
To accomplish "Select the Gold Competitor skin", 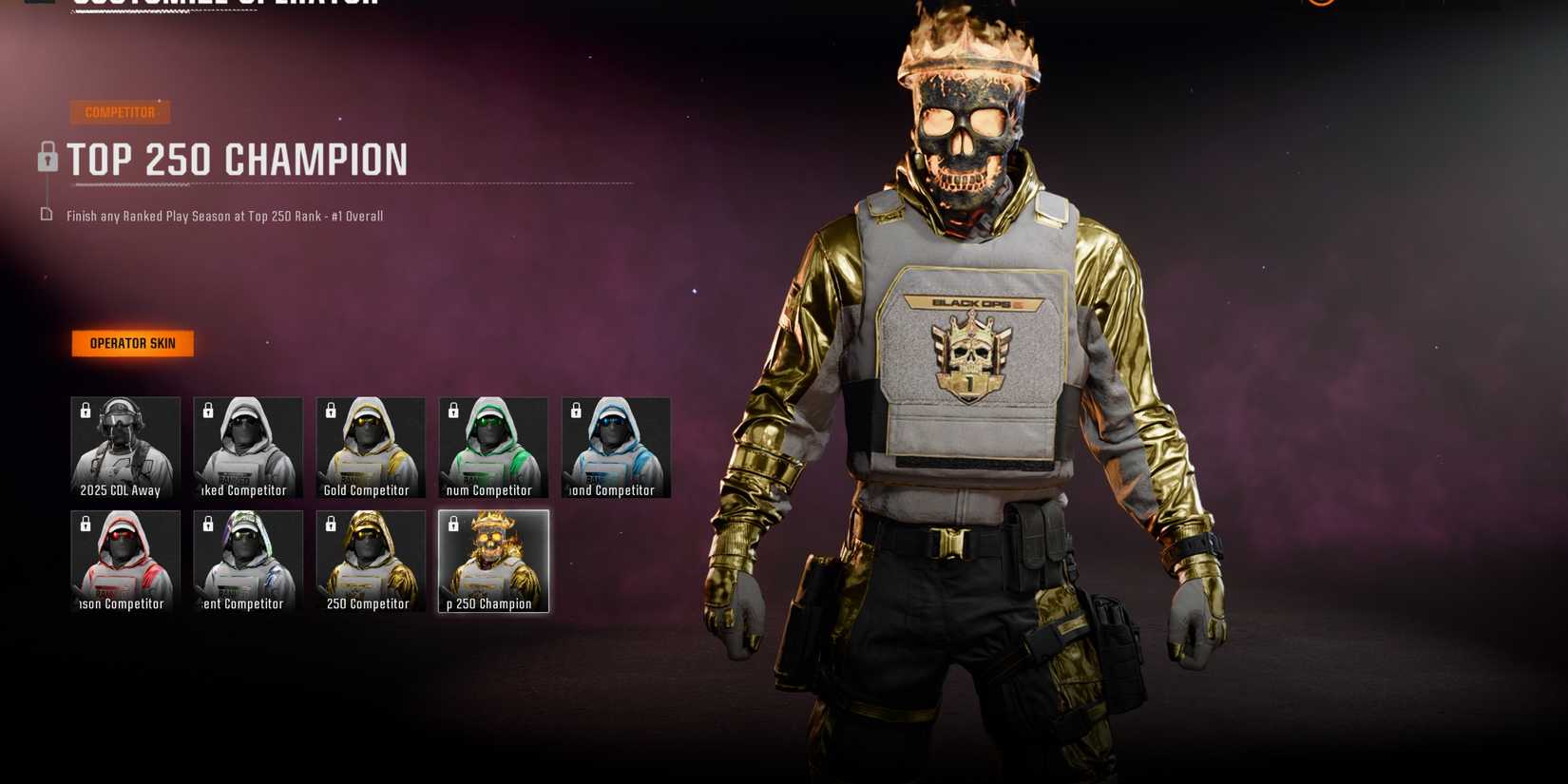I will click(370, 448).
